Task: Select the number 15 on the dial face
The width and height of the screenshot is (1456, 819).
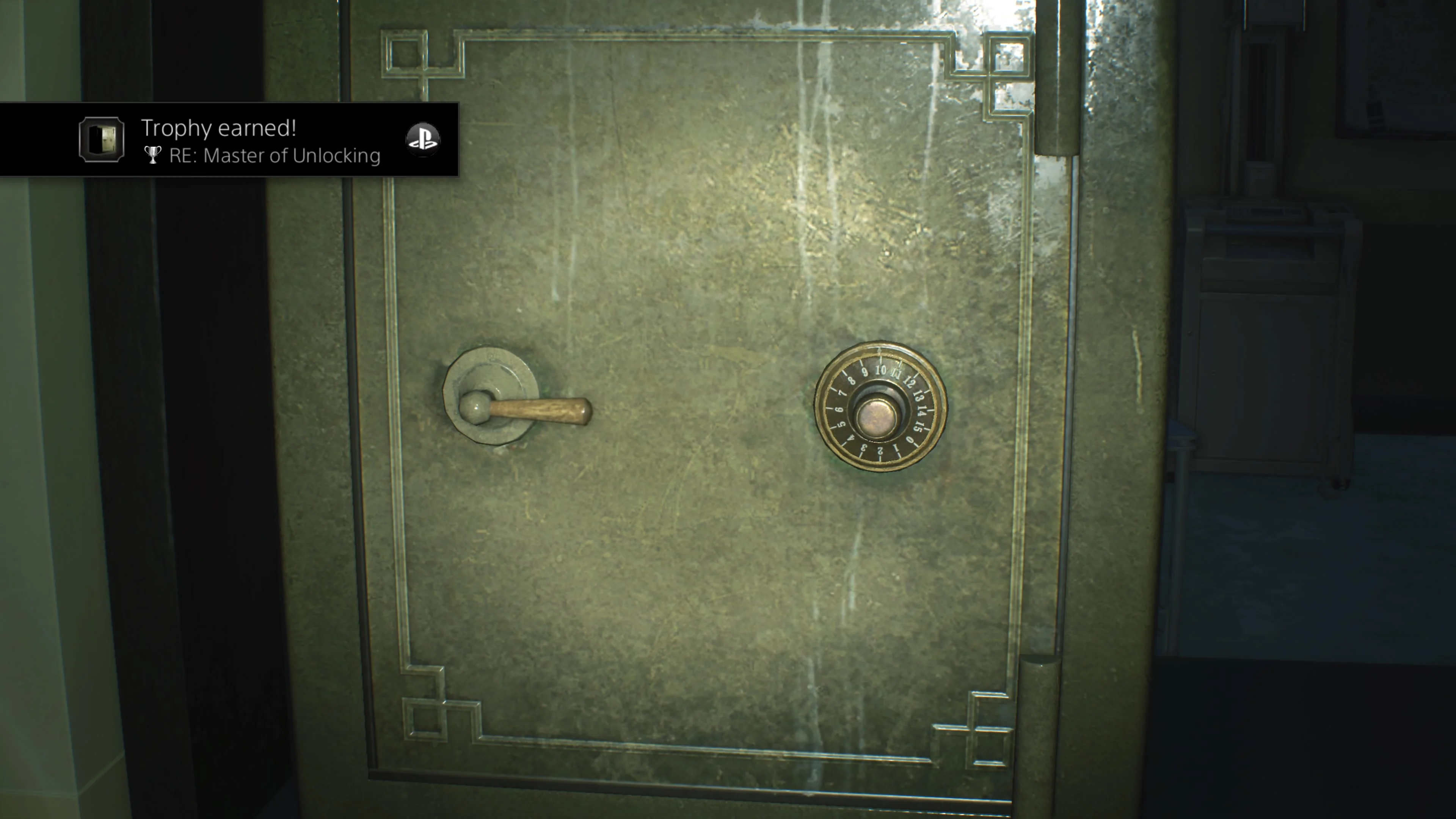Action: [x=918, y=428]
